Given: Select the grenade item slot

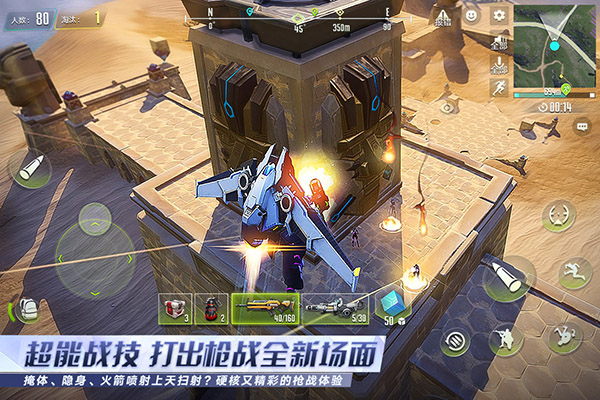Looking at the screenshot, I should 210,308.
